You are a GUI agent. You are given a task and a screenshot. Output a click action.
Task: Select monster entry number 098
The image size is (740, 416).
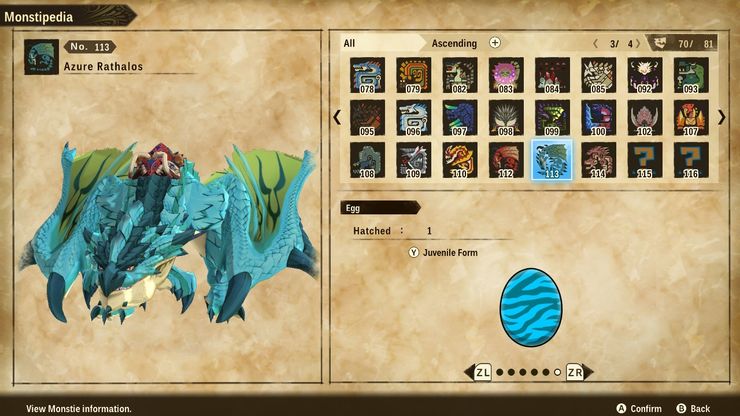click(506, 118)
